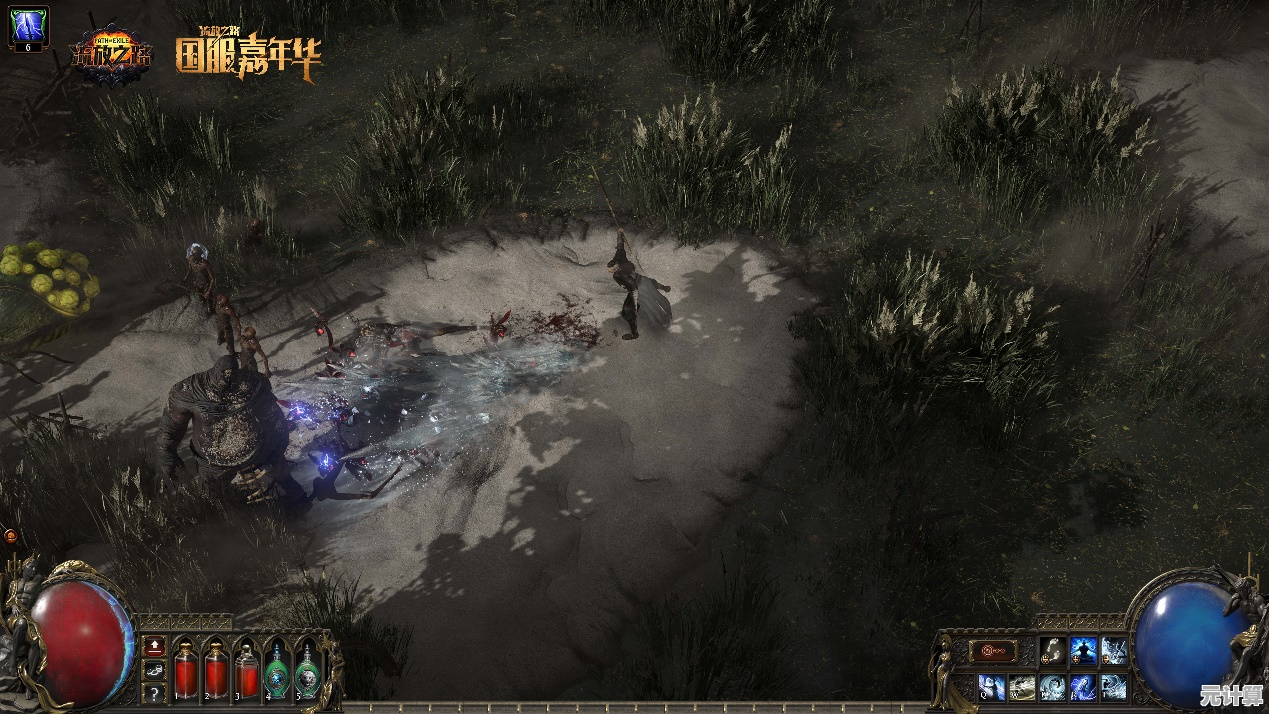Open the question mark help button
1269x714 pixels.
click(155, 692)
